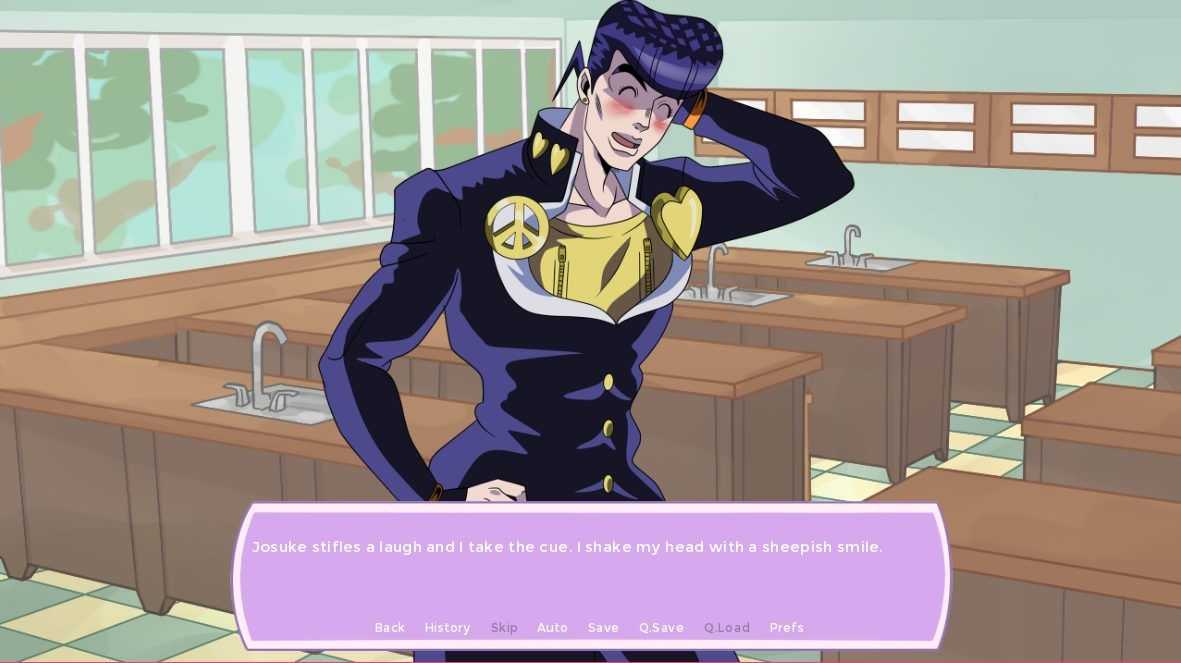Activate Skip in the quick menu
Image resolution: width=1181 pixels, height=663 pixels.
click(x=504, y=628)
